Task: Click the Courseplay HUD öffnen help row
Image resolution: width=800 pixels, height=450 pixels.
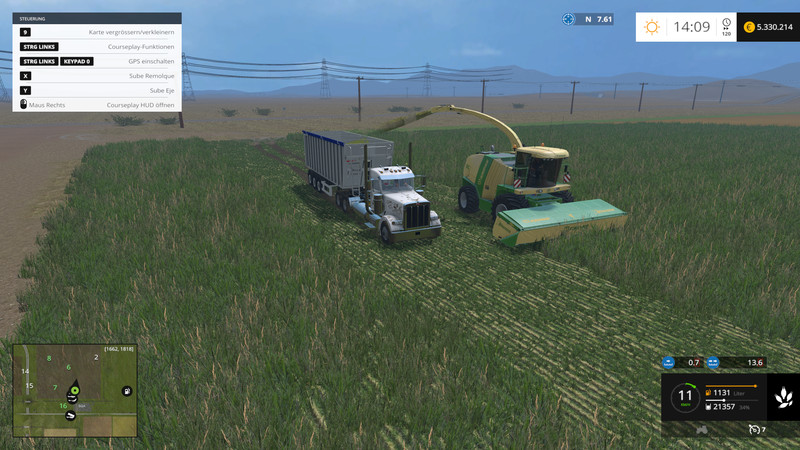Action: (97, 104)
